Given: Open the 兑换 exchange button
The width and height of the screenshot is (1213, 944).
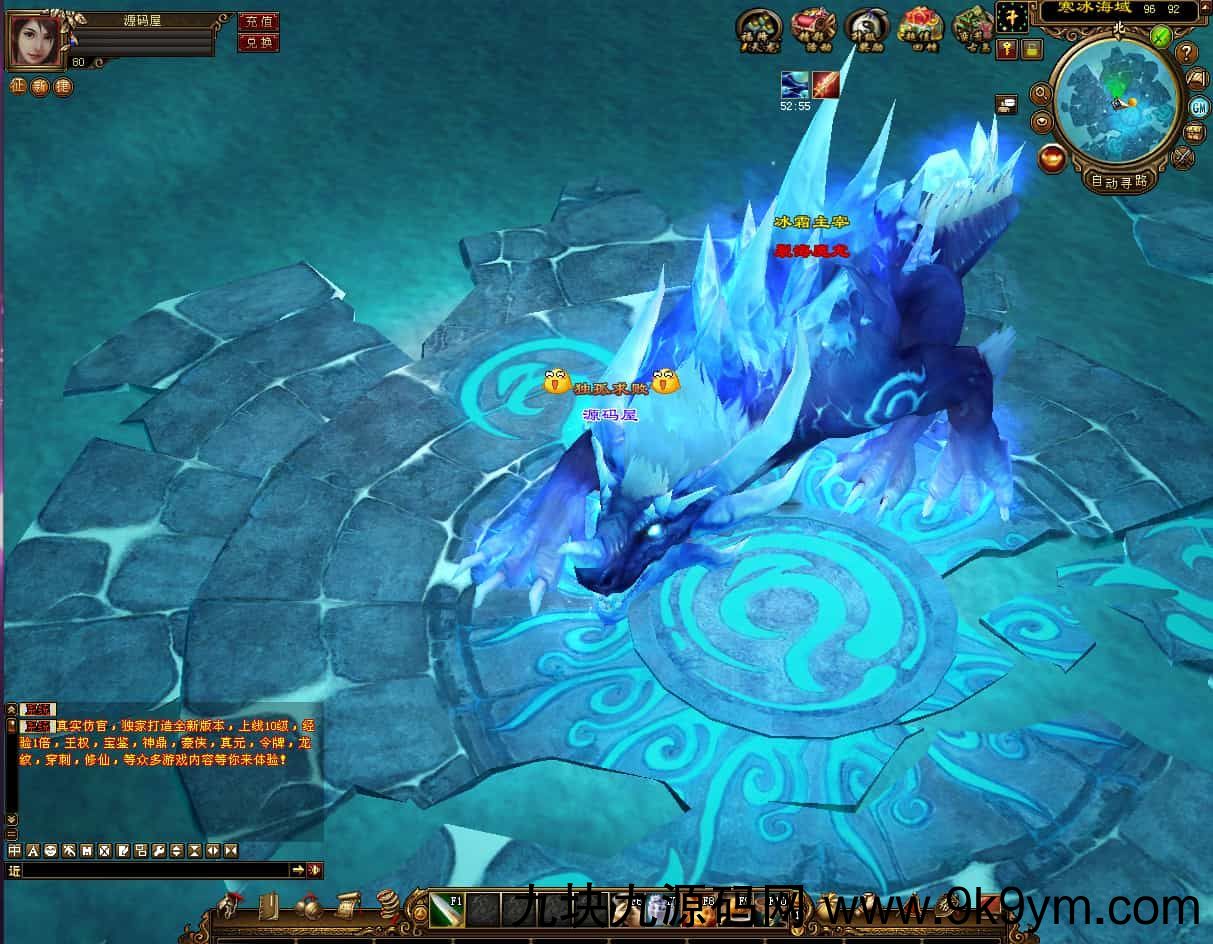Looking at the screenshot, I should [x=257, y=42].
